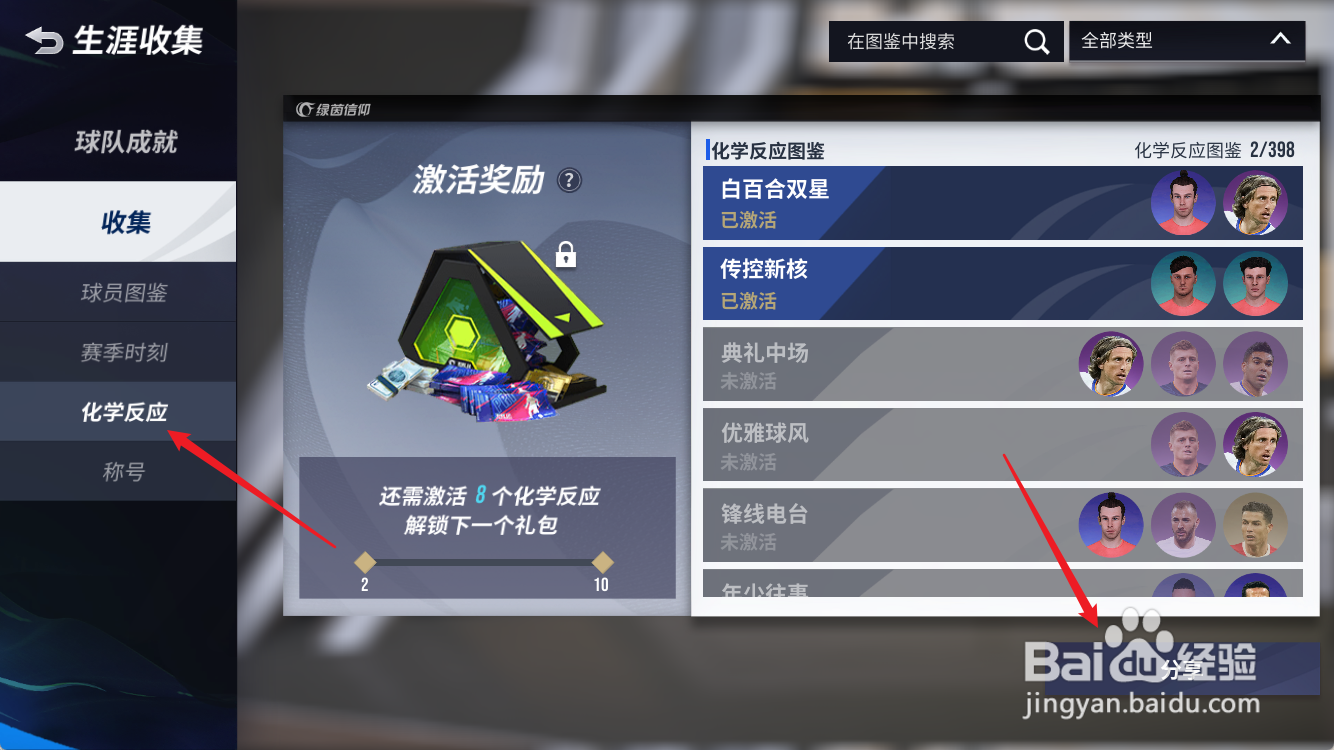Screen dimensions: 1334x750
Task: Select Bale's avatar in 白百合双星 row
Action: [1183, 202]
